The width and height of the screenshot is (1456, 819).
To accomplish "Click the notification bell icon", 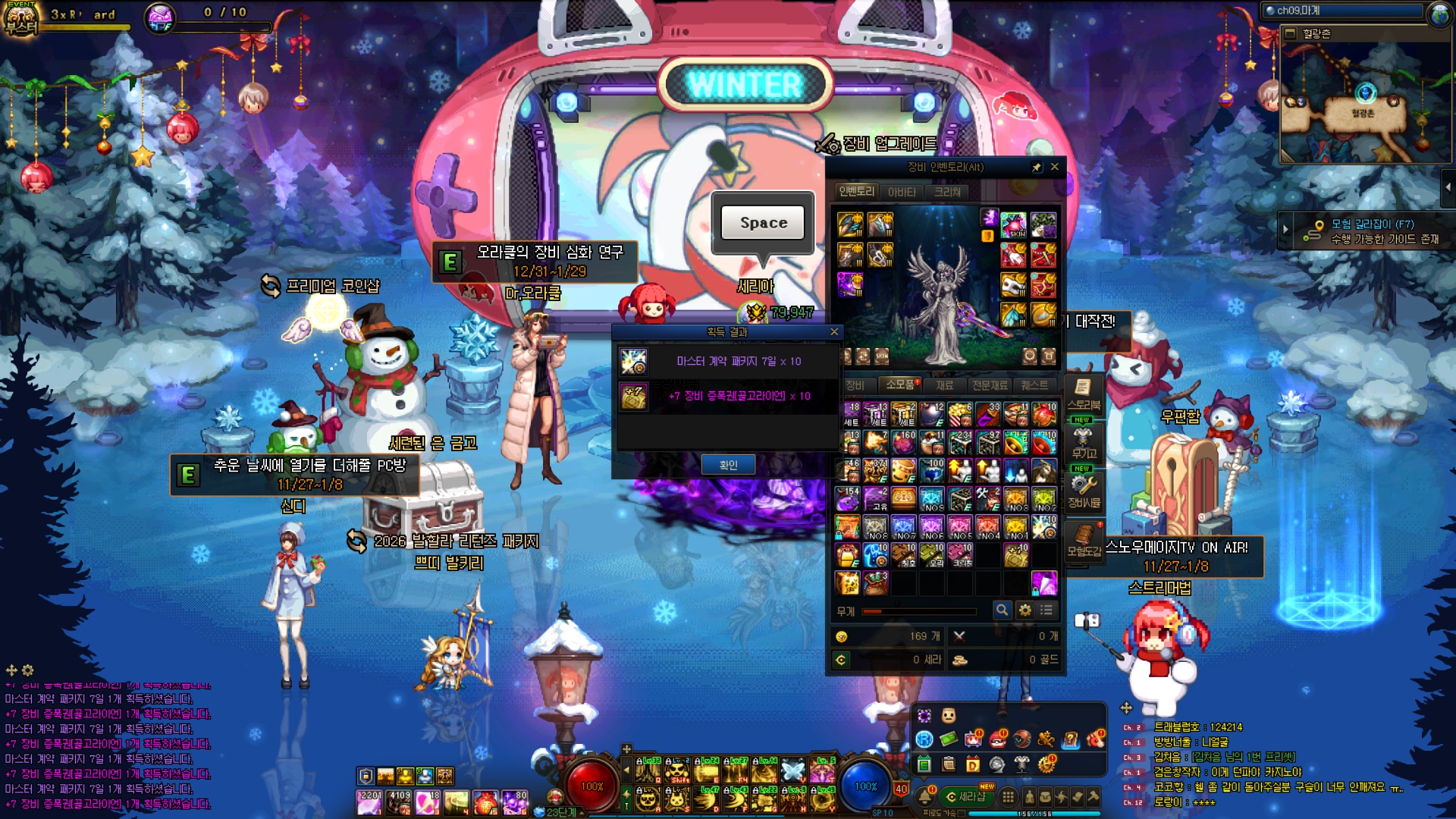I will 926,796.
